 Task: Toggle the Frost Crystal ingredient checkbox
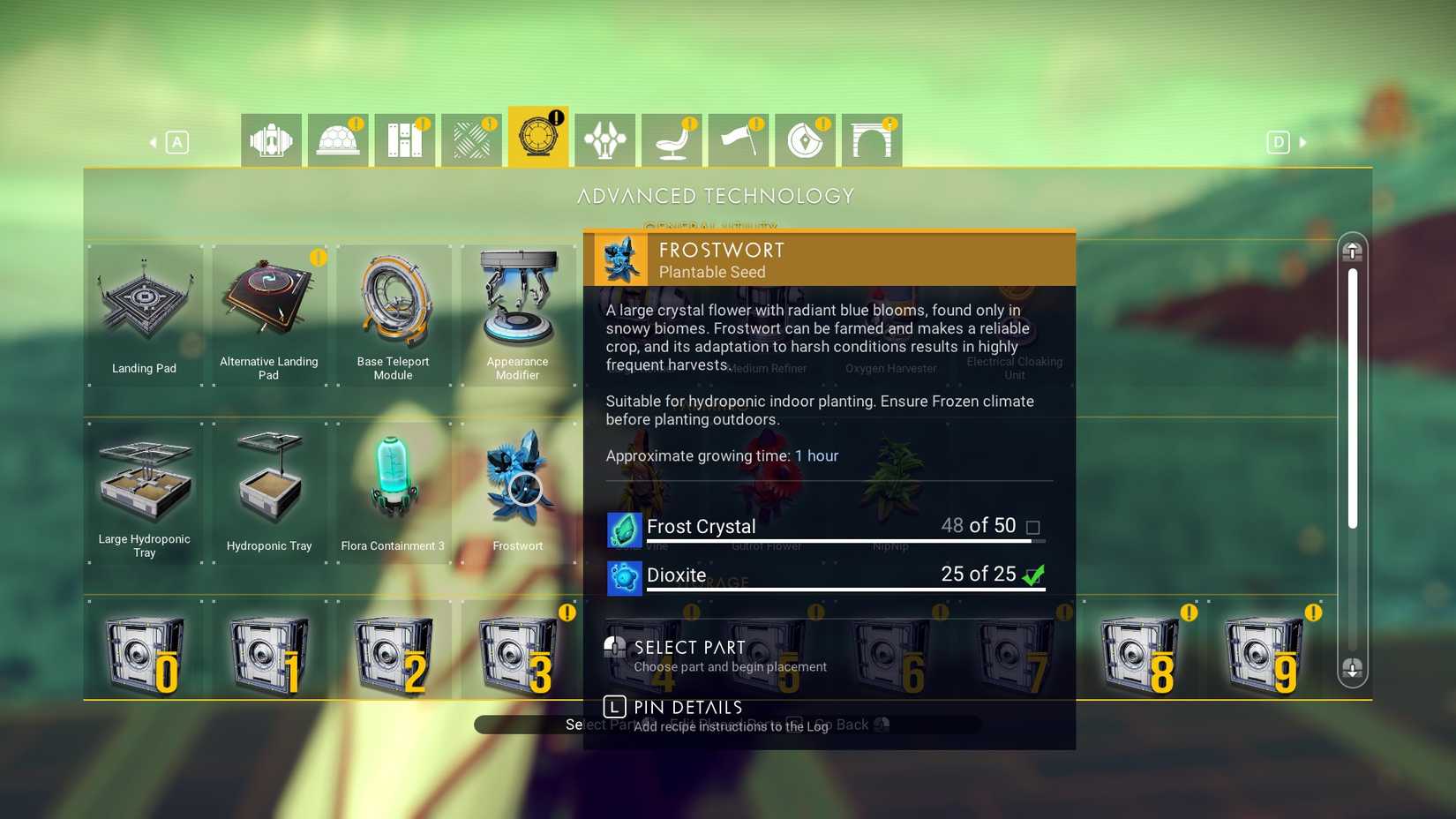tap(1033, 526)
